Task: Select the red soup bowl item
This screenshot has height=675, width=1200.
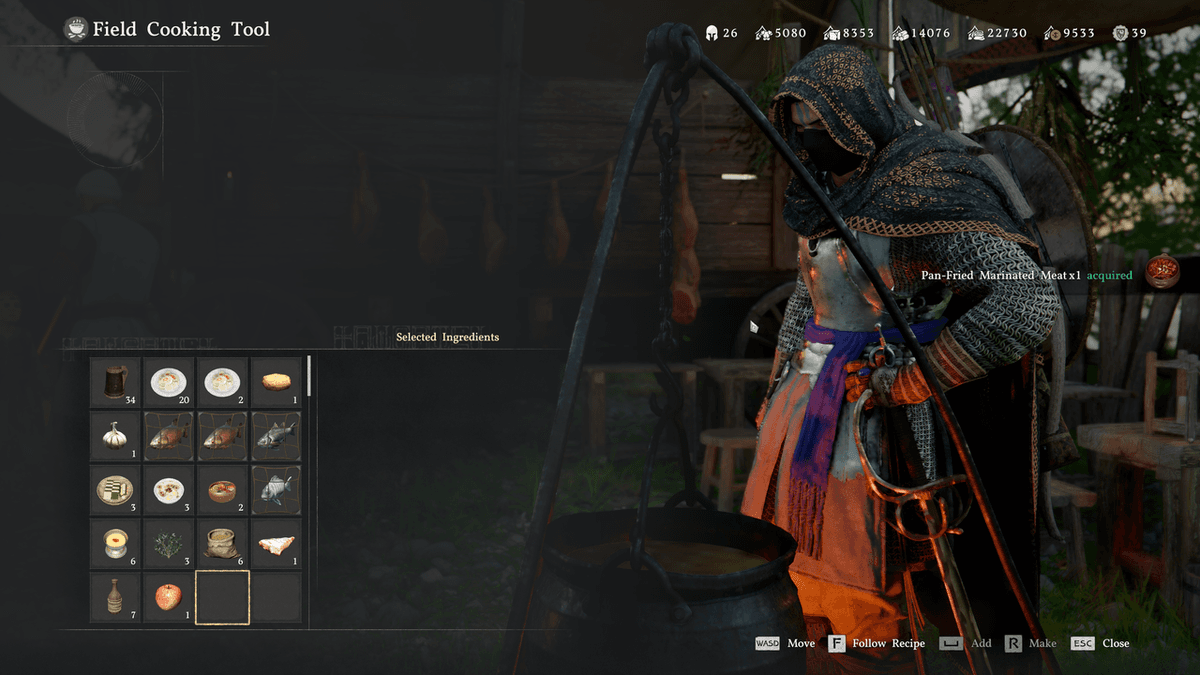Action: (222, 490)
